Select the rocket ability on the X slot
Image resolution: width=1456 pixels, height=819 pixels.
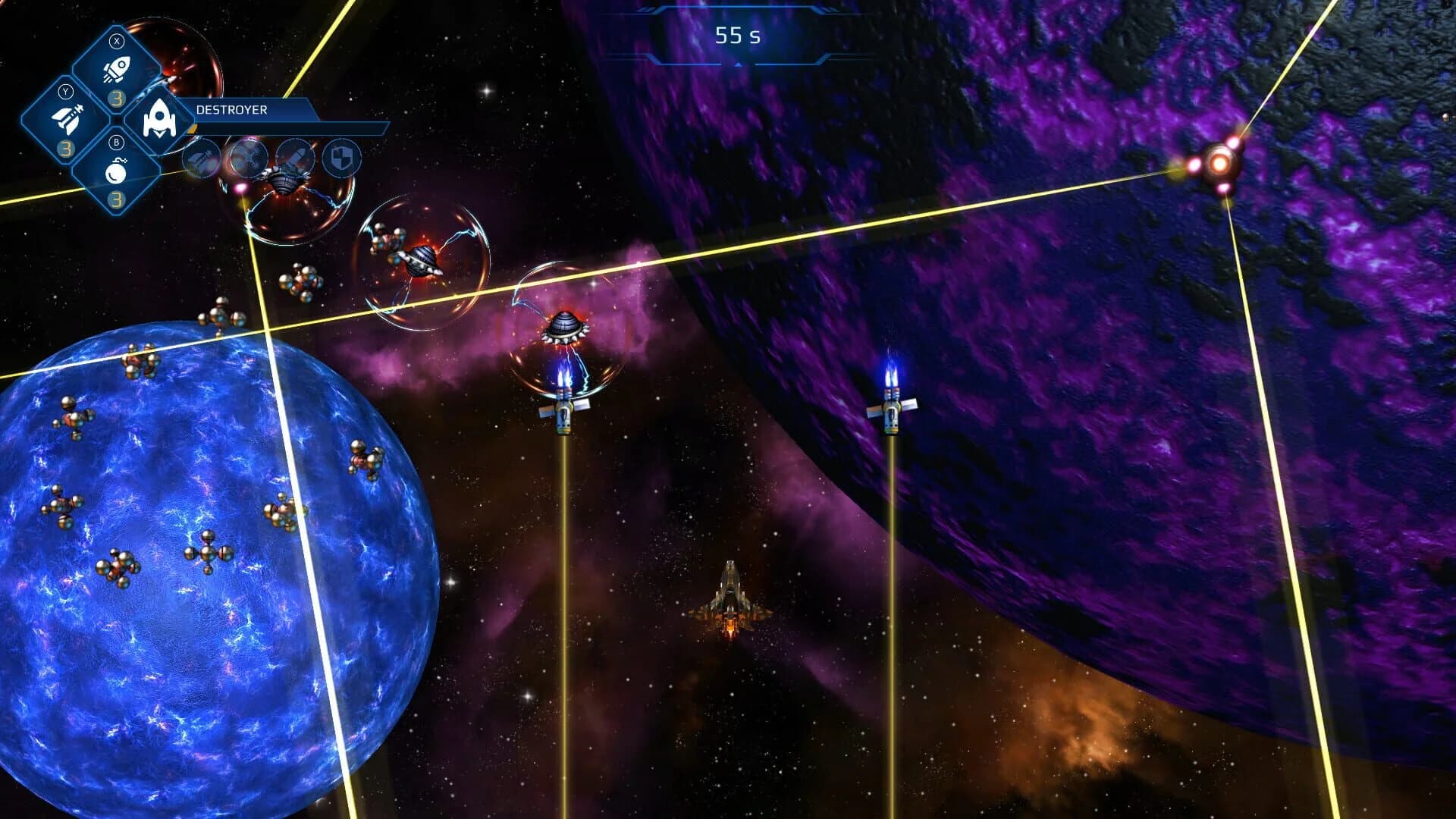point(117,68)
